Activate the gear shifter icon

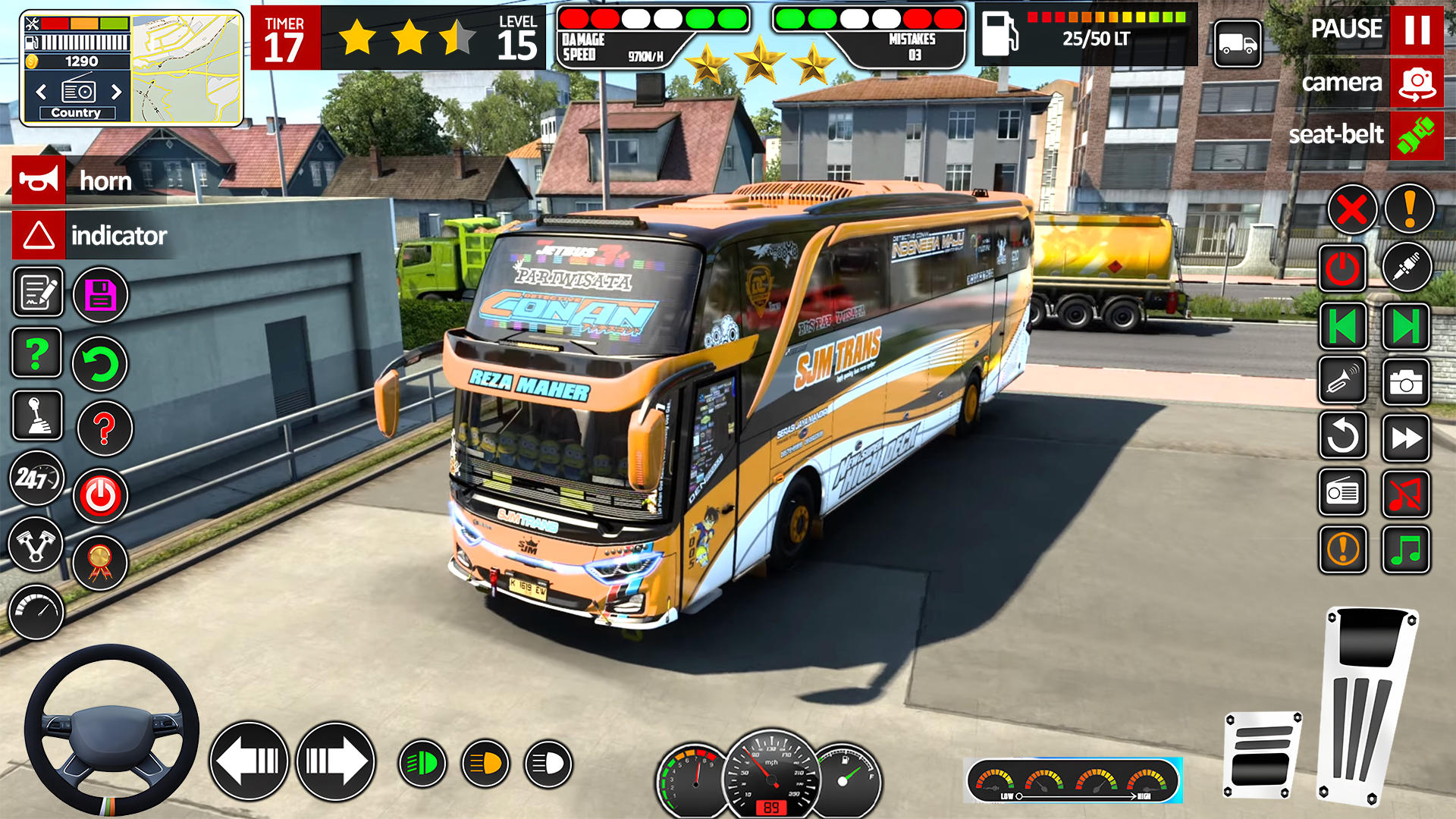coord(37,416)
